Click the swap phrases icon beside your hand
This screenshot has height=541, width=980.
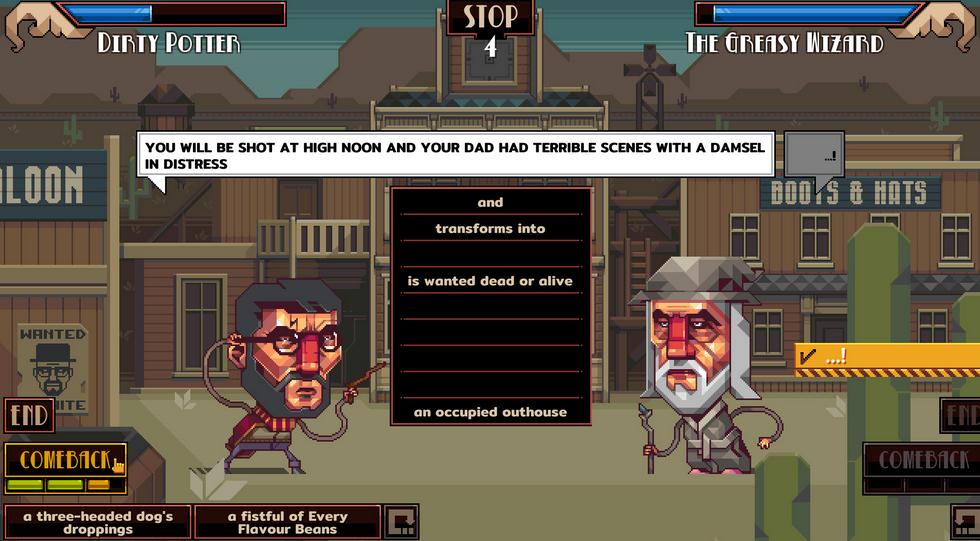[401, 522]
